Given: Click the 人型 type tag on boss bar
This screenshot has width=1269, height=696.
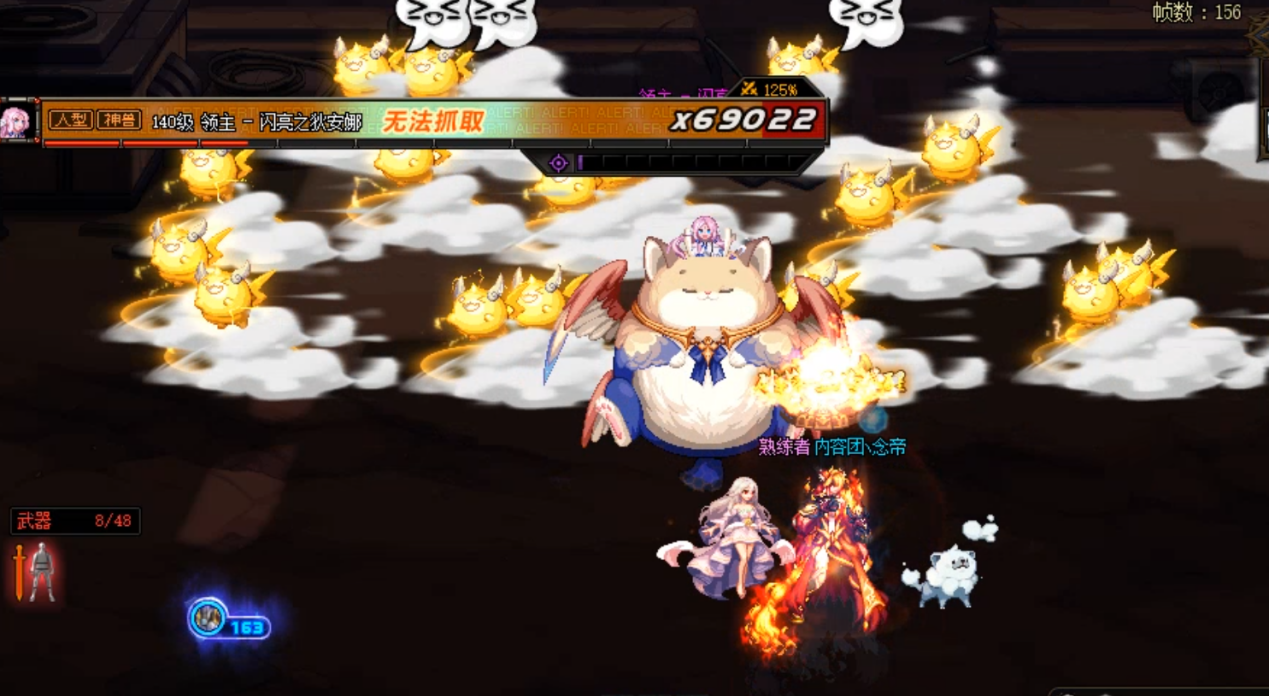Looking at the screenshot, I should click(x=70, y=121).
